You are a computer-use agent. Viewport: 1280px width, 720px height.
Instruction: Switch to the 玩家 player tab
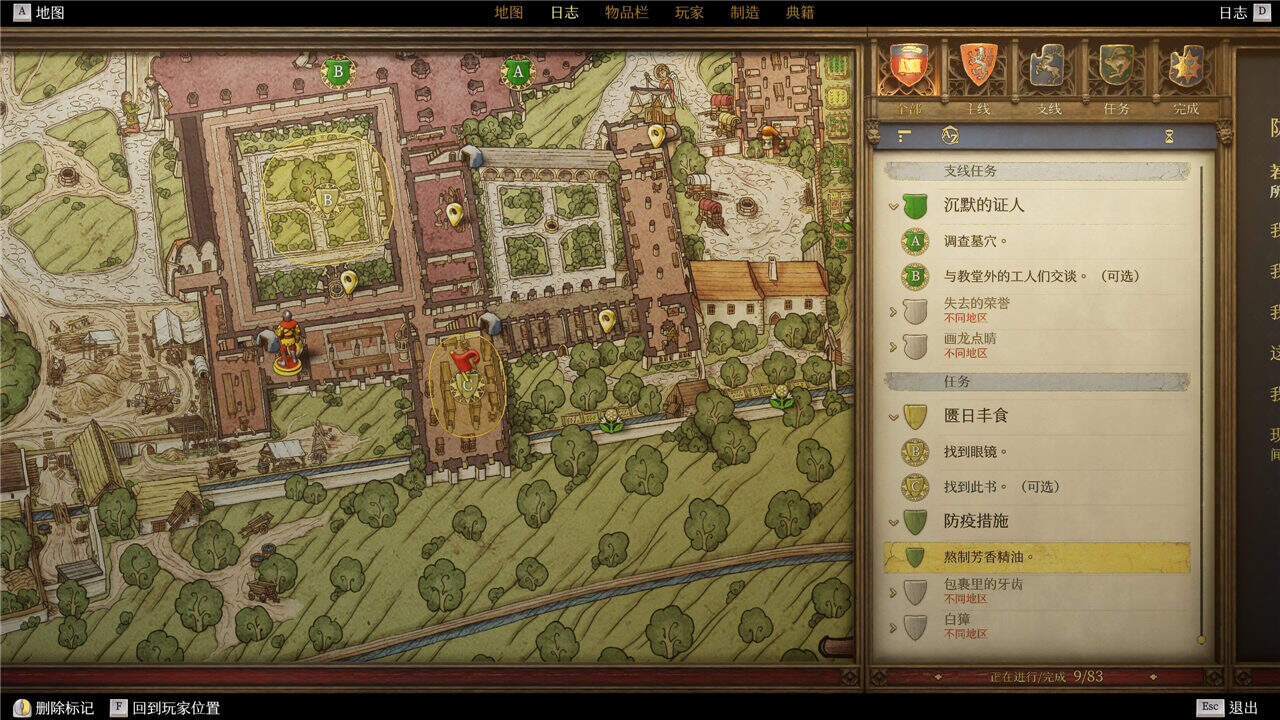(689, 13)
